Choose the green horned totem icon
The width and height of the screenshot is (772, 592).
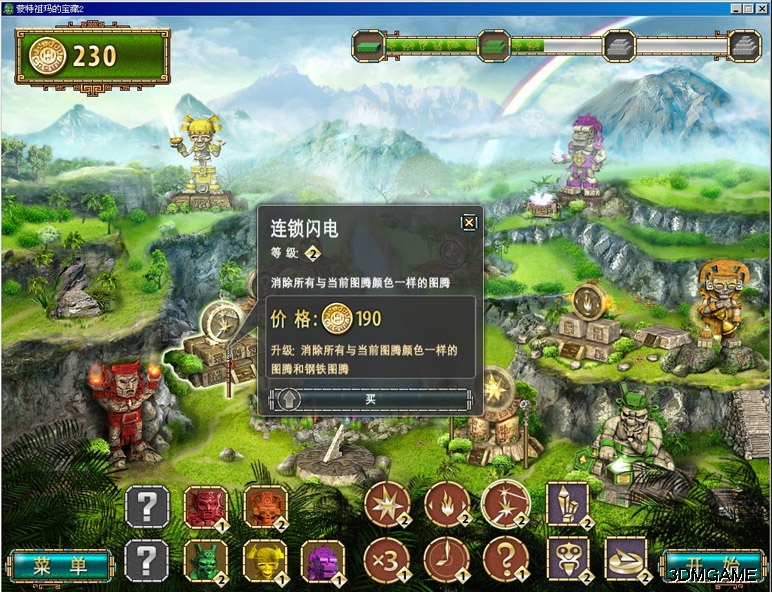(205, 561)
